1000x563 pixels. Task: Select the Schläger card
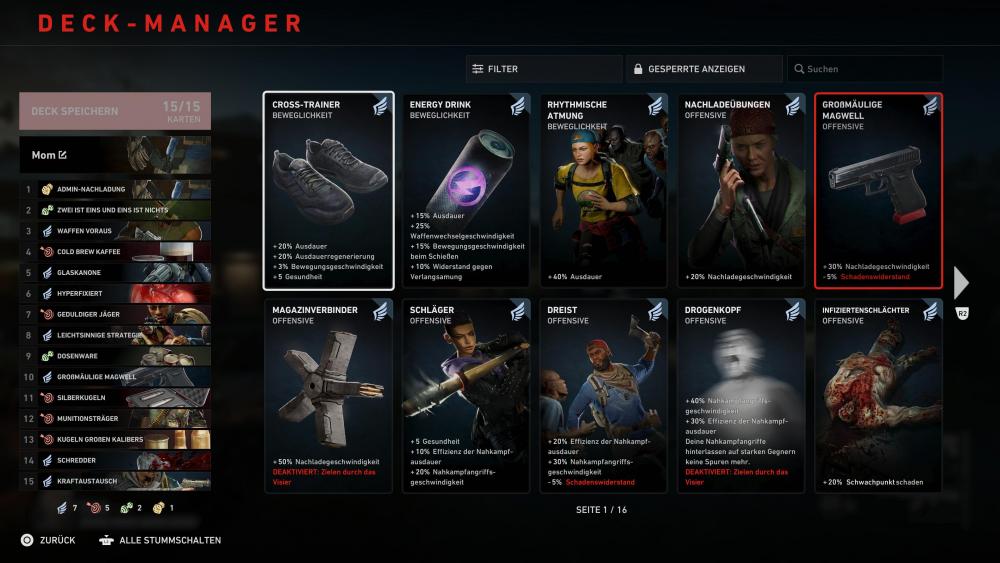pyautogui.click(x=466, y=396)
